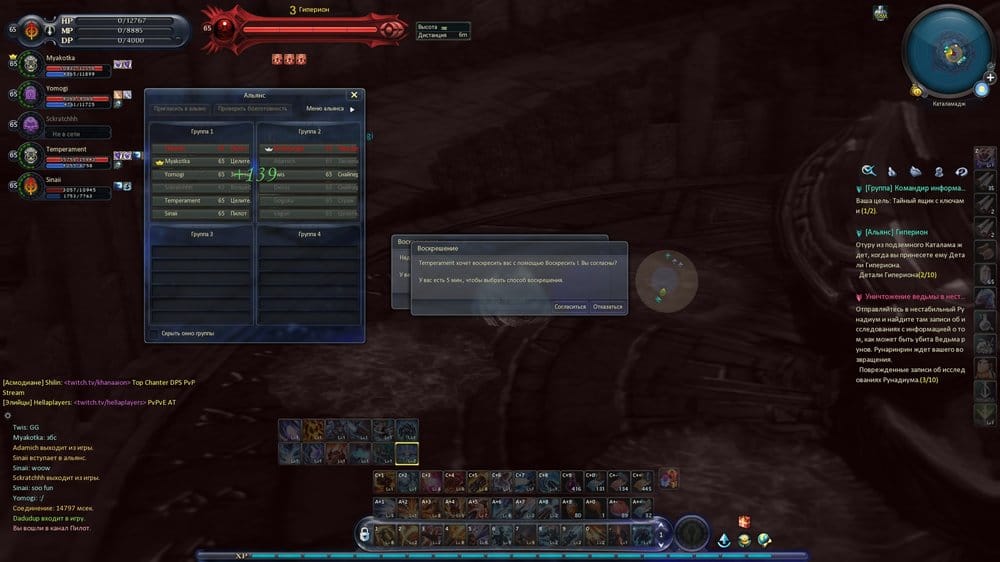
Task: Accept the resurrection with Согласиться
Action: pyautogui.click(x=570, y=306)
